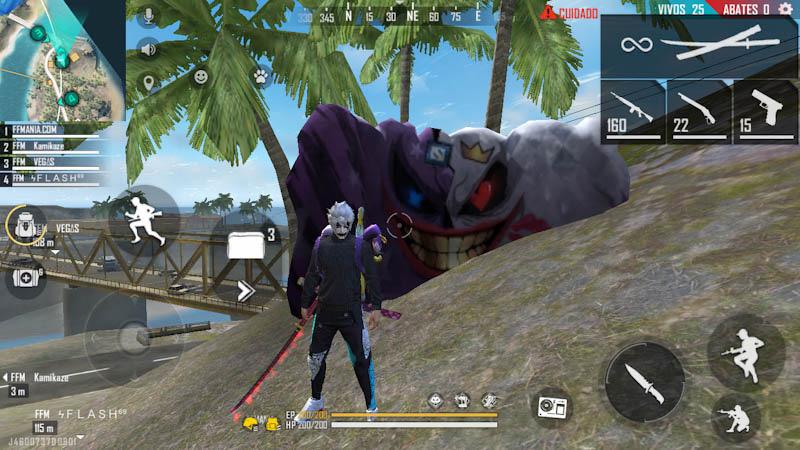Open settings with the gear icon
The image size is (800, 450).
785,10
